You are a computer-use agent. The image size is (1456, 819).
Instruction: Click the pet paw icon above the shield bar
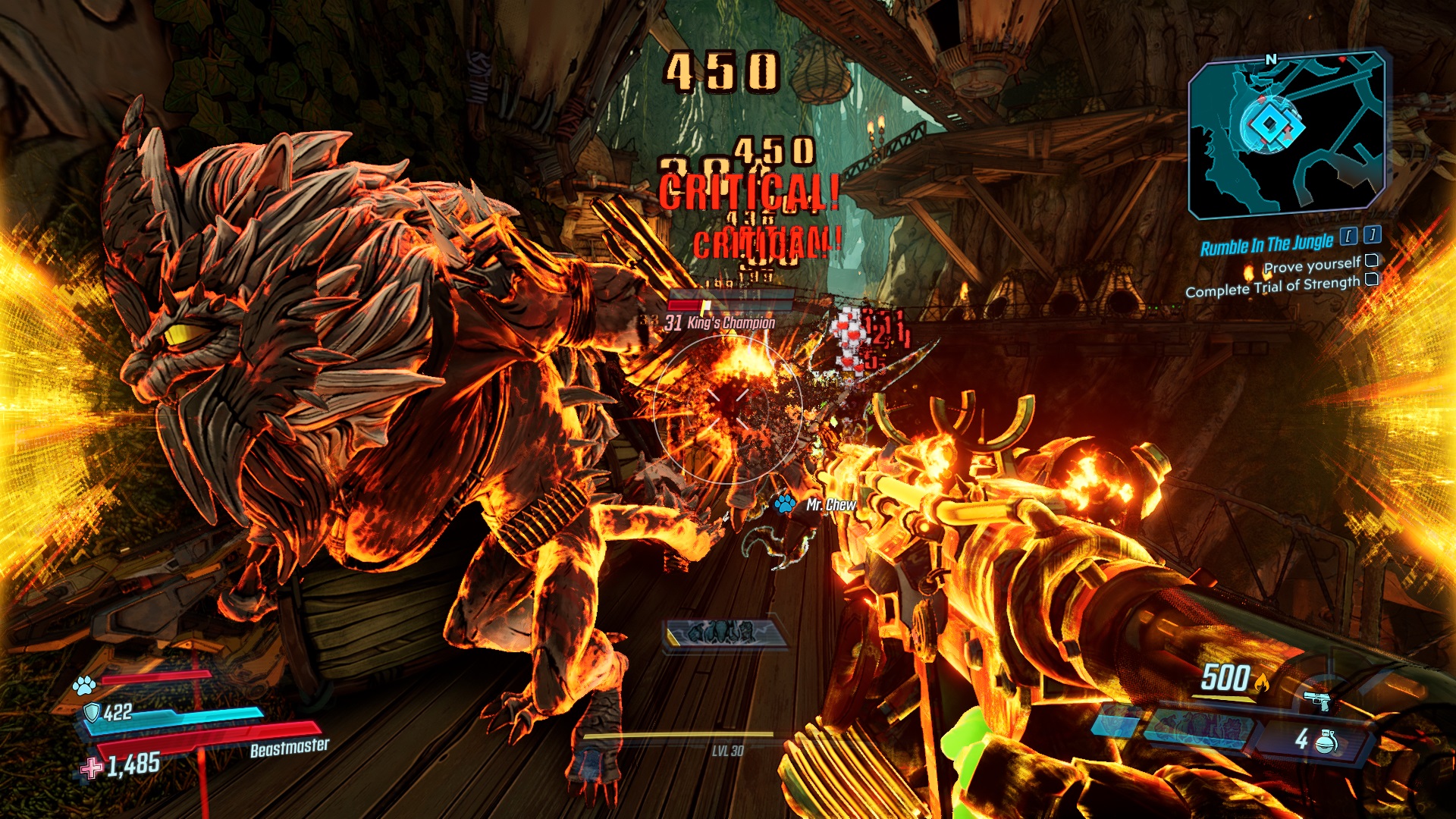[x=84, y=686]
